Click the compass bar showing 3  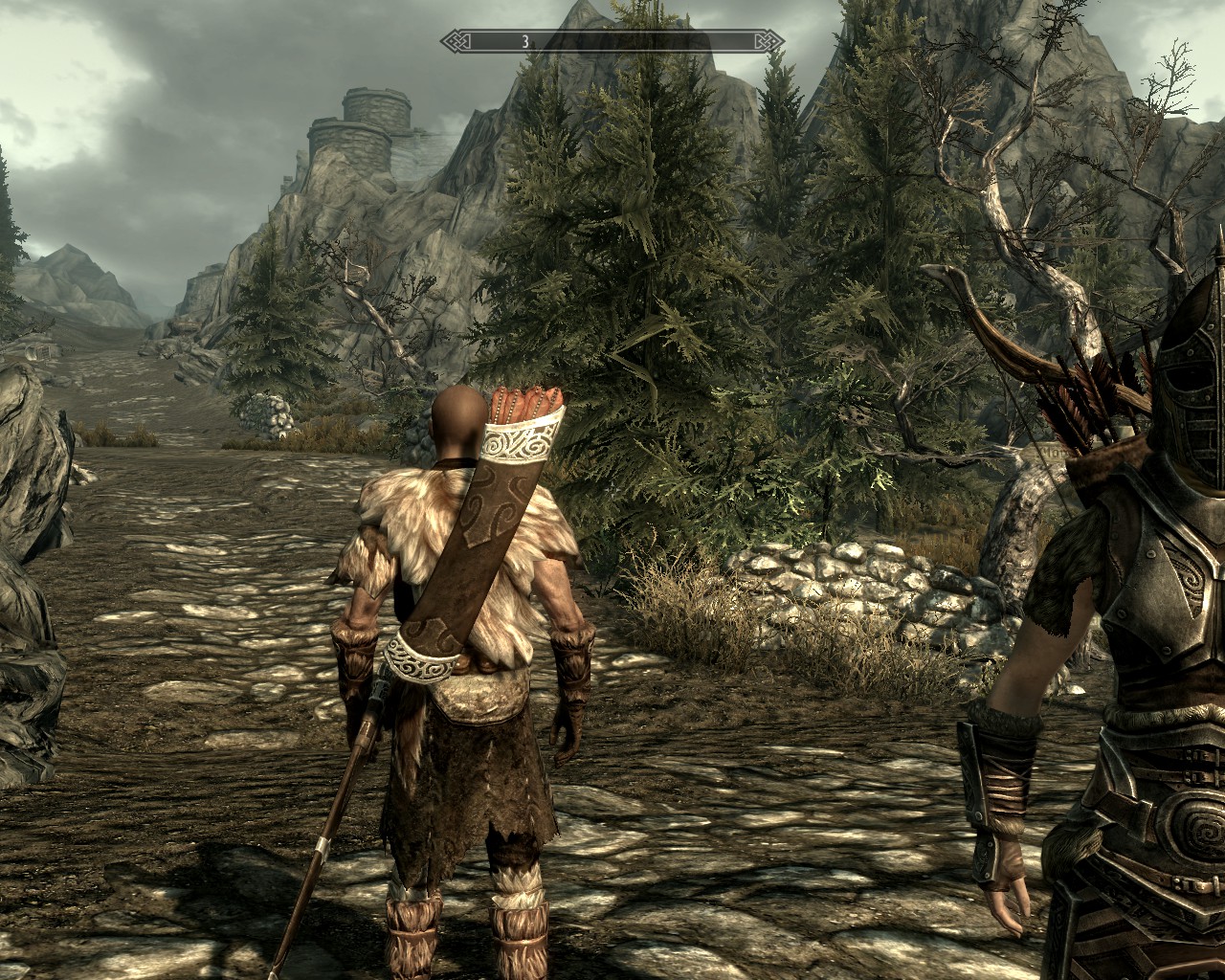[x=612, y=41]
